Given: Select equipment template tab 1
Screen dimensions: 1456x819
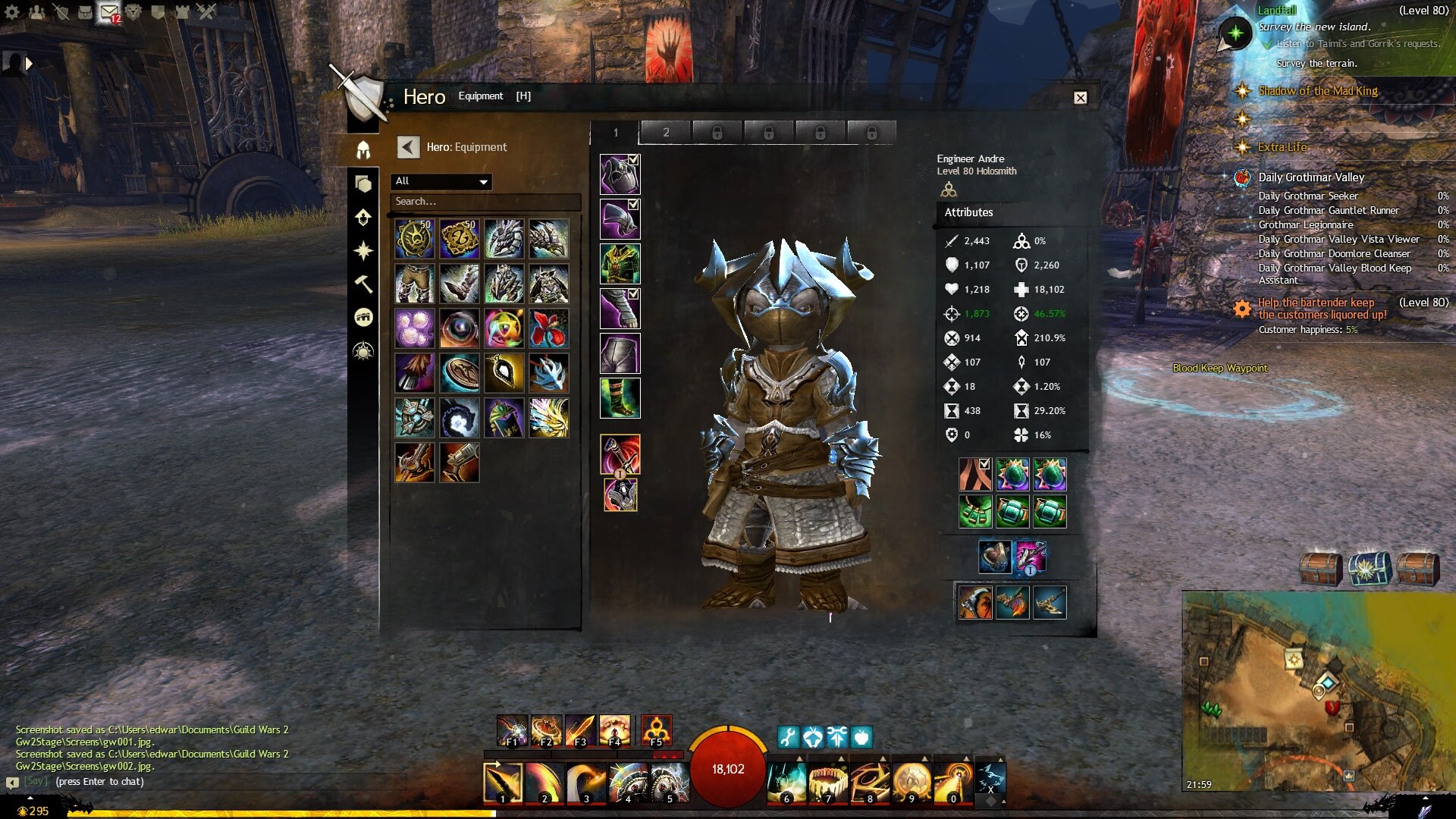Looking at the screenshot, I should point(616,132).
